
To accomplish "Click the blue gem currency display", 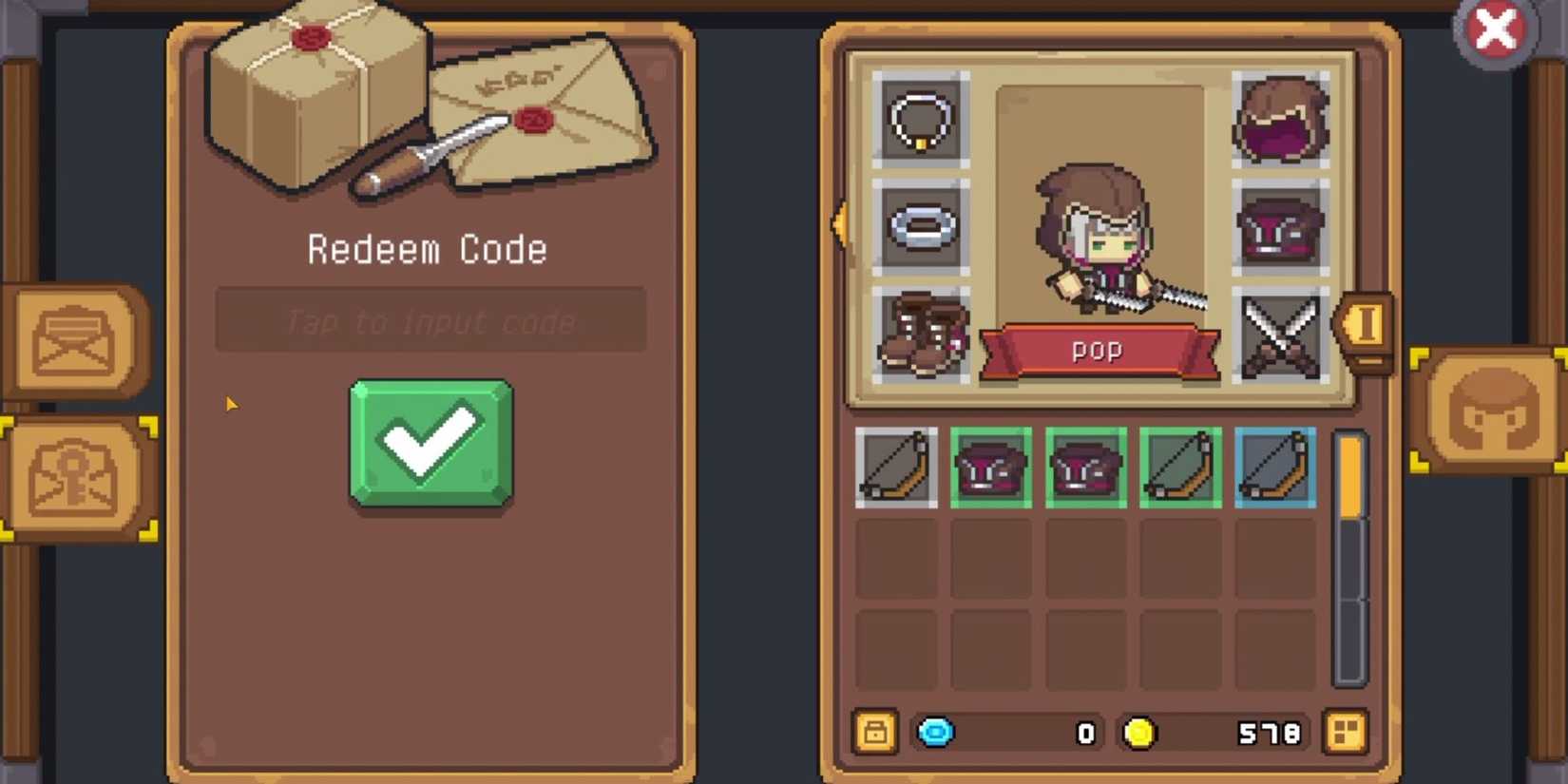I will (x=936, y=733).
